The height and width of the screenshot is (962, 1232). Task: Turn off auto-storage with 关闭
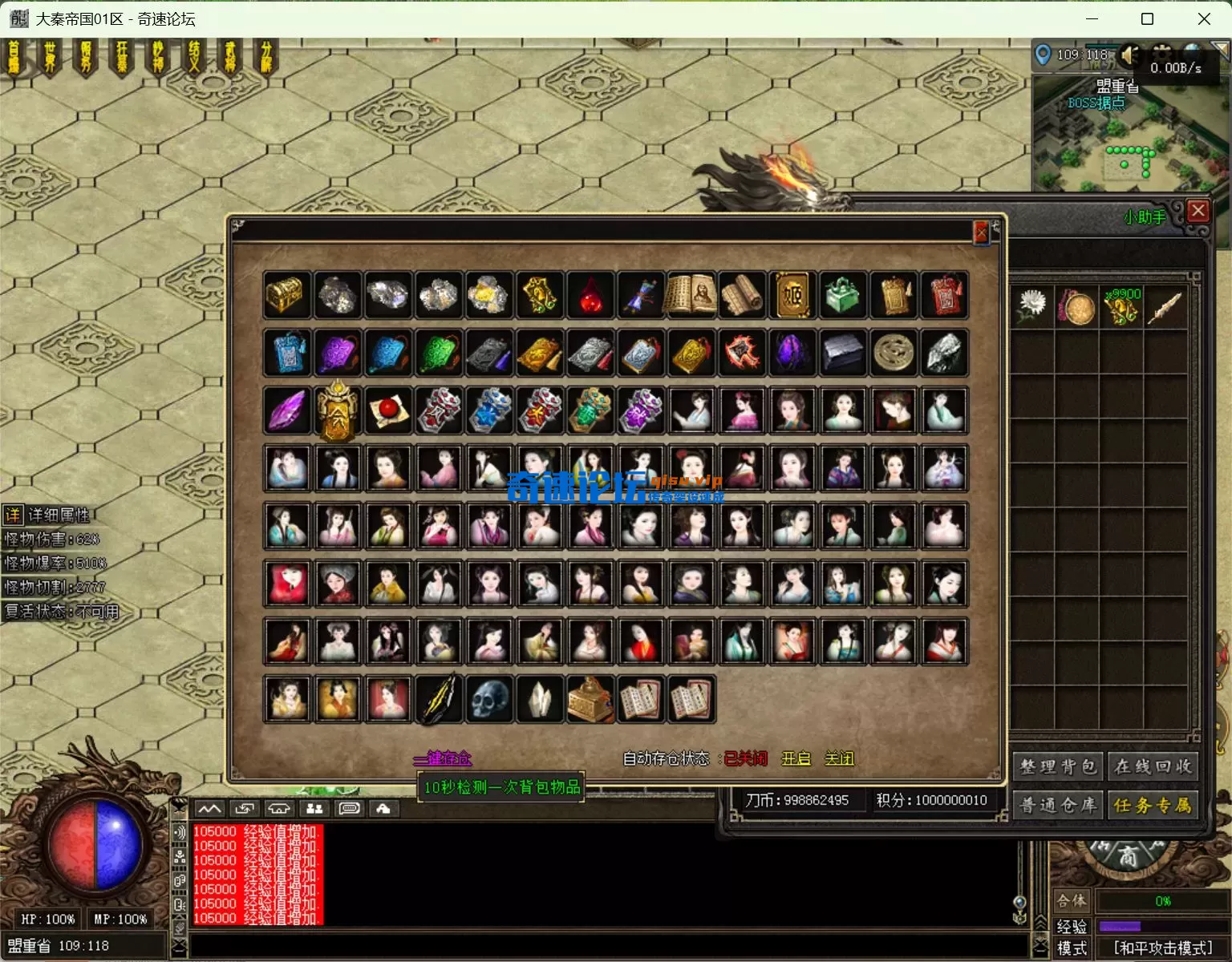pyautogui.click(x=839, y=758)
